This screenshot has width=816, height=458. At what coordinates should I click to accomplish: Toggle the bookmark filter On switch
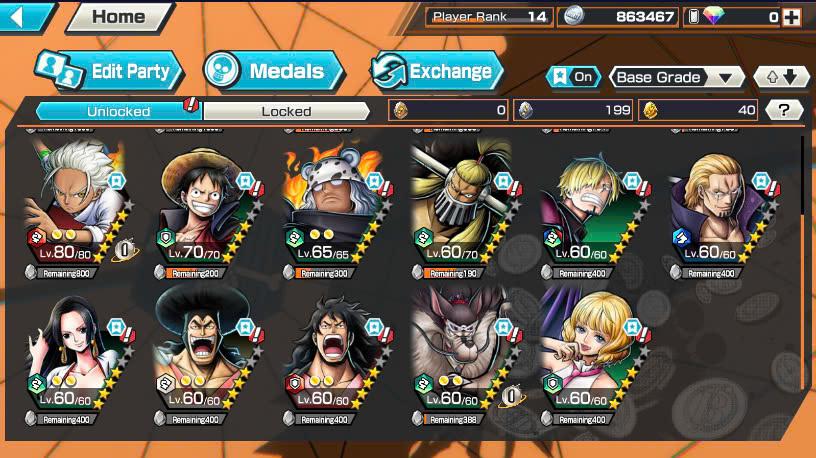click(572, 77)
